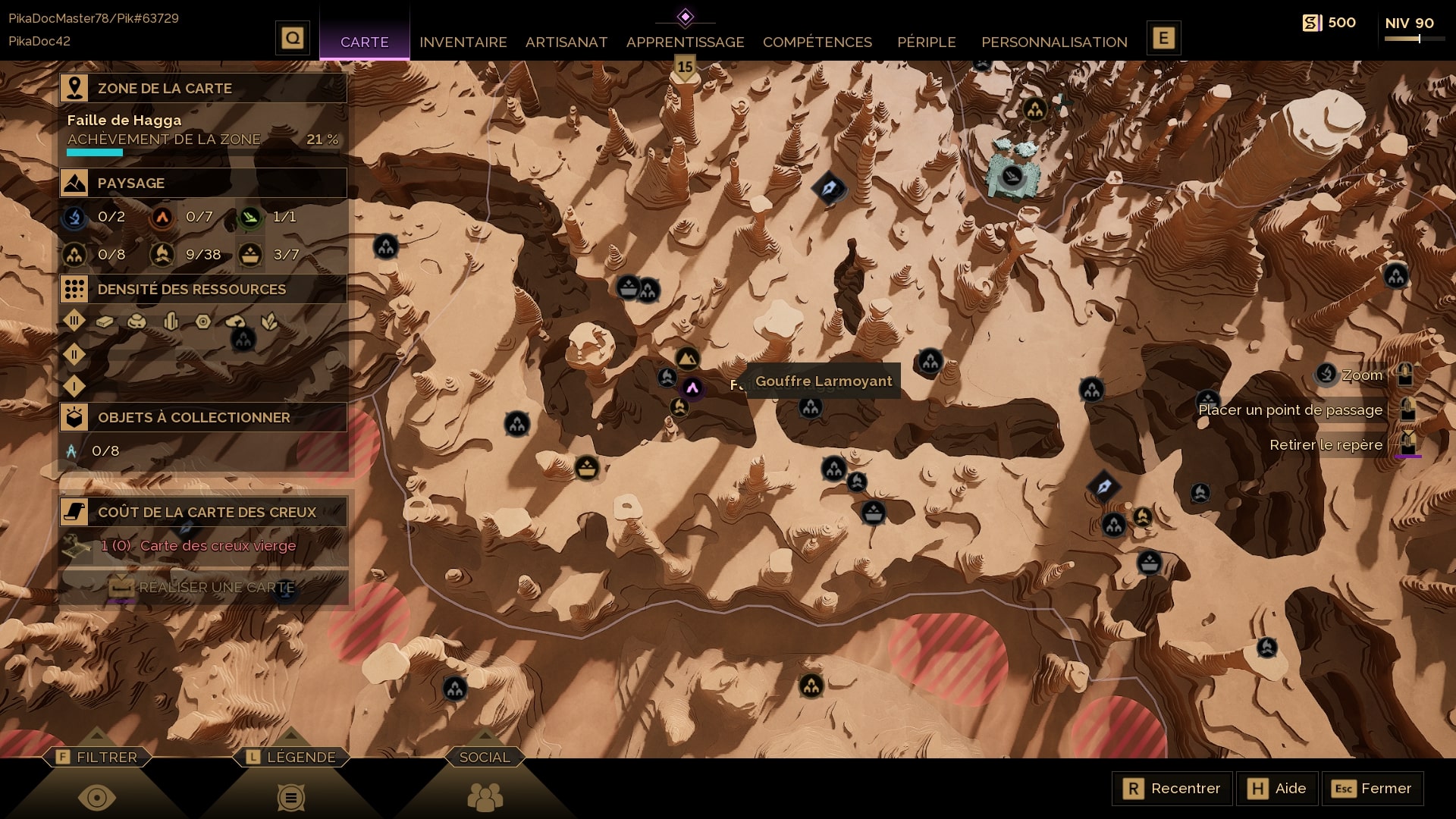
Task: Go to the Compétences tab
Action: click(817, 42)
